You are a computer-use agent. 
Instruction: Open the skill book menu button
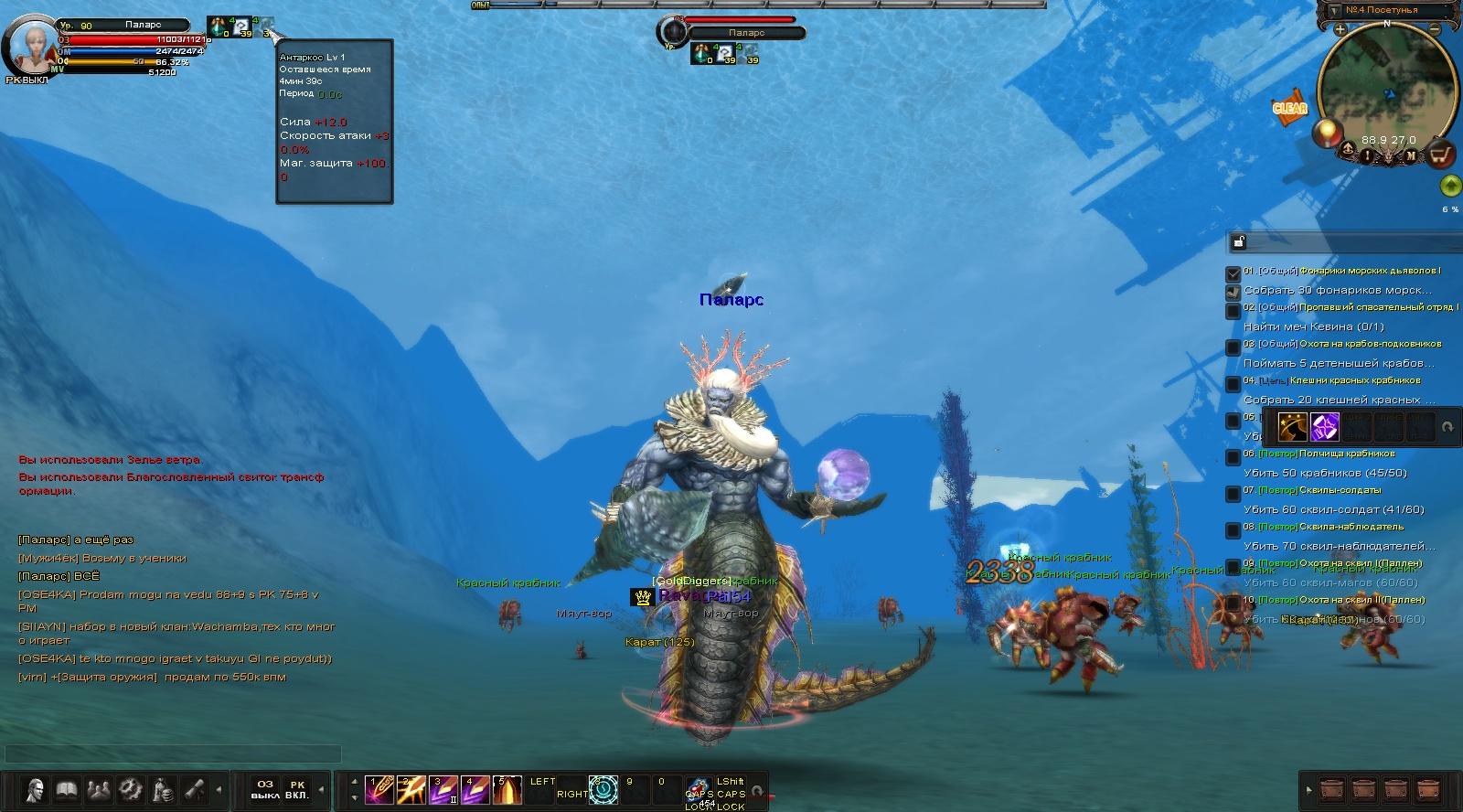click(x=66, y=789)
